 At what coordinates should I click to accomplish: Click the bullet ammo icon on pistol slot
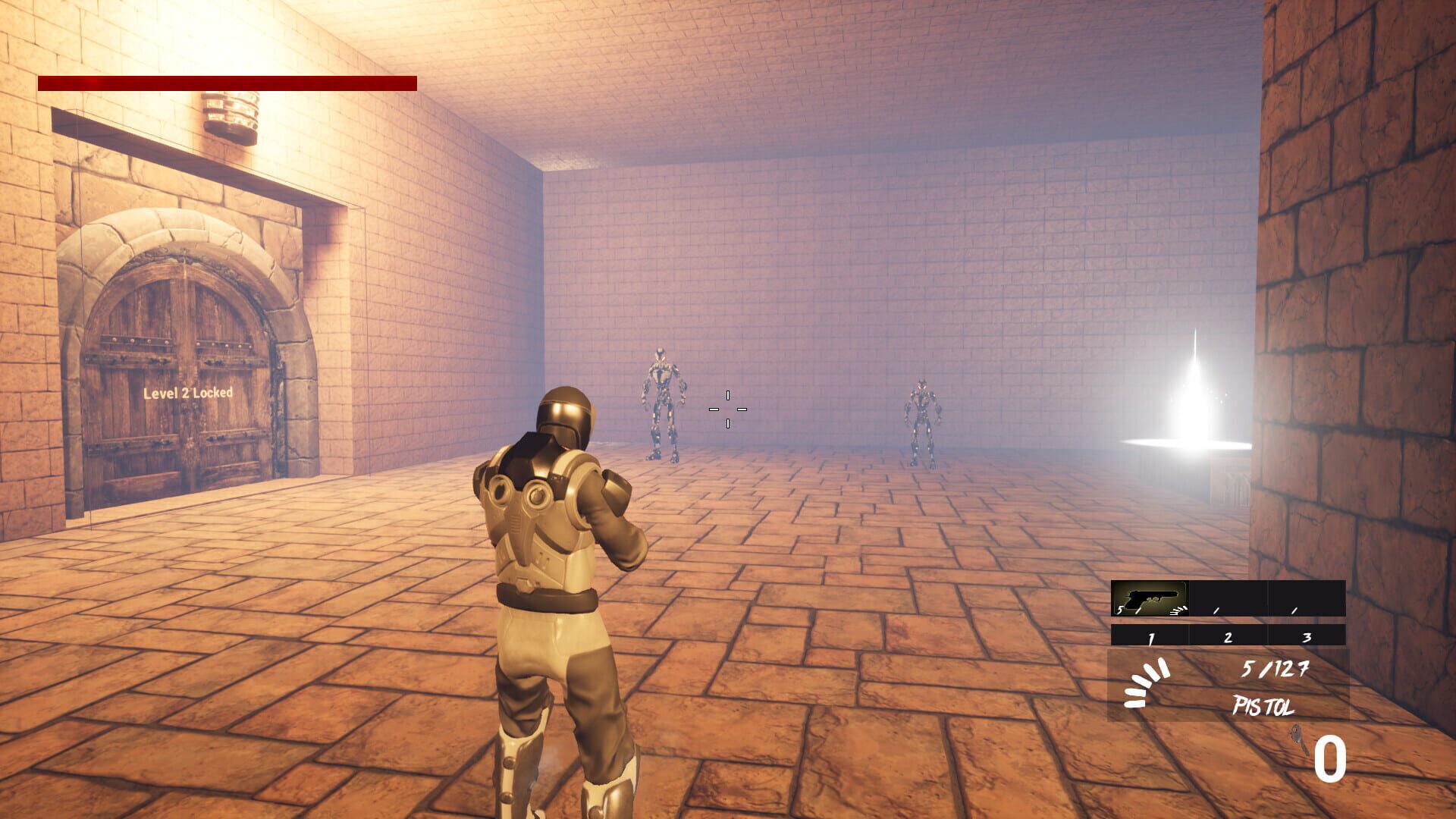(x=1176, y=610)
